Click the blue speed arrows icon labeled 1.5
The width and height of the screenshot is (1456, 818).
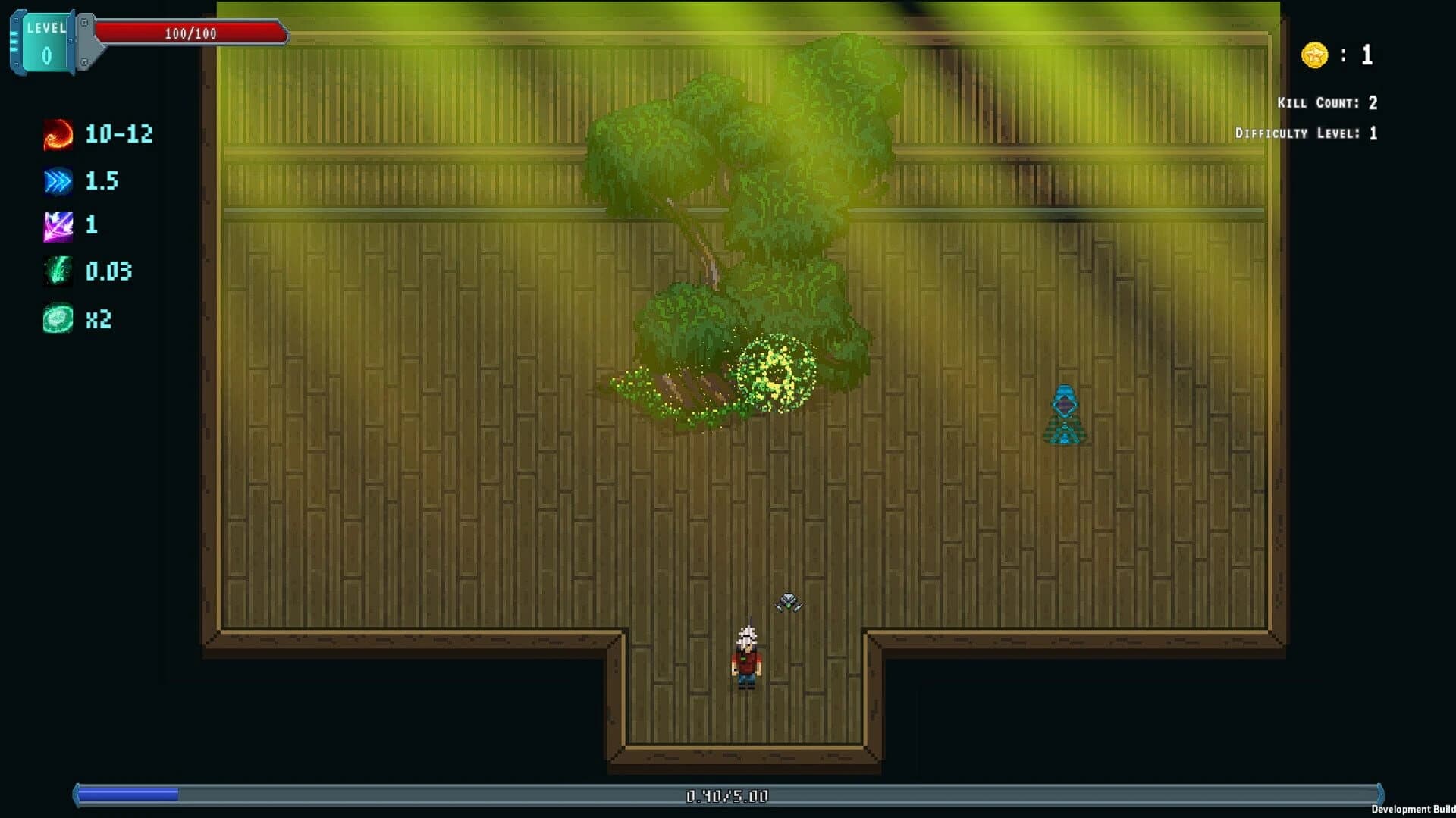coord(57,181)
